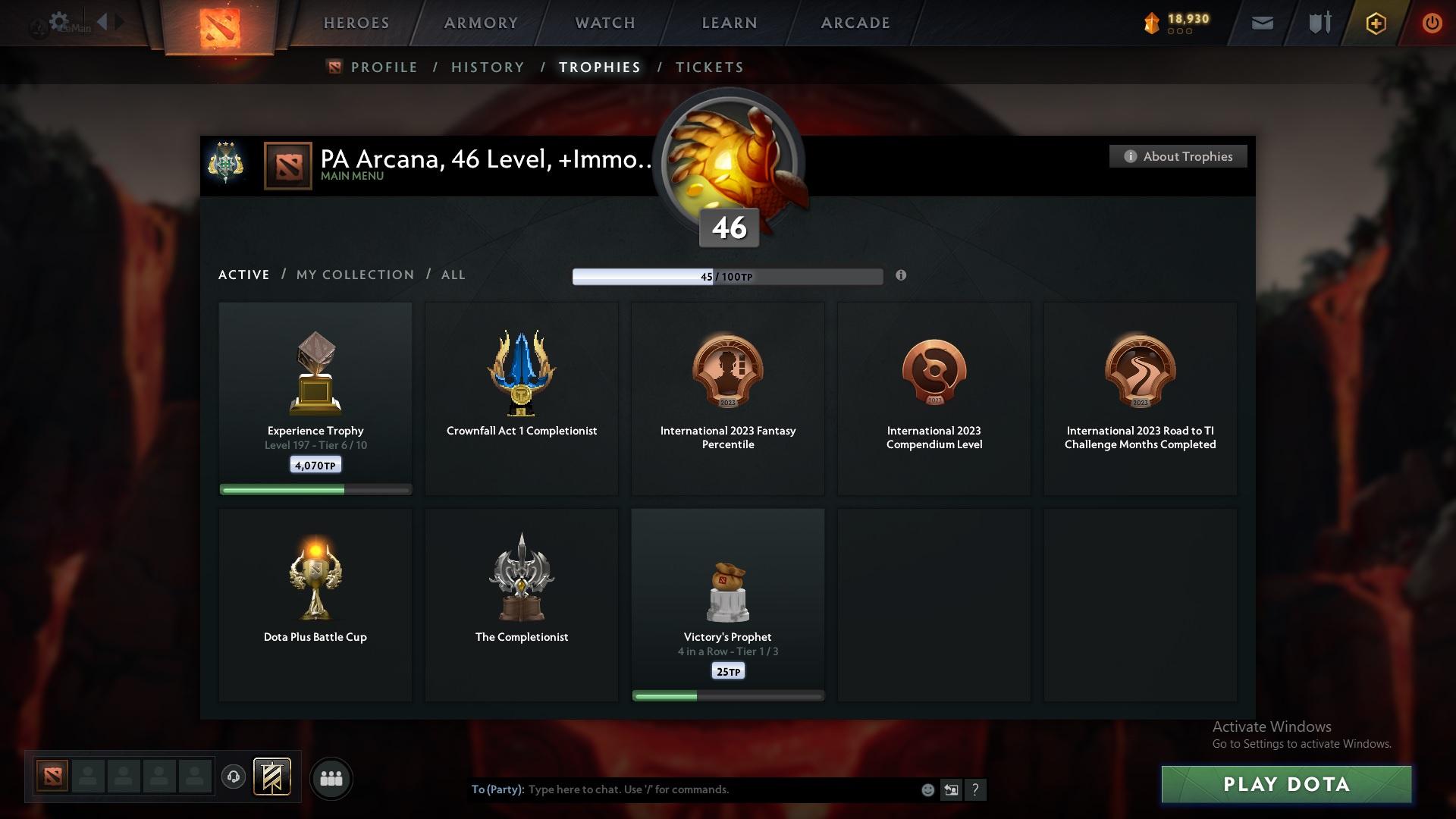Click the 45/100TP trophy progress bar

(x=727, y=277)
